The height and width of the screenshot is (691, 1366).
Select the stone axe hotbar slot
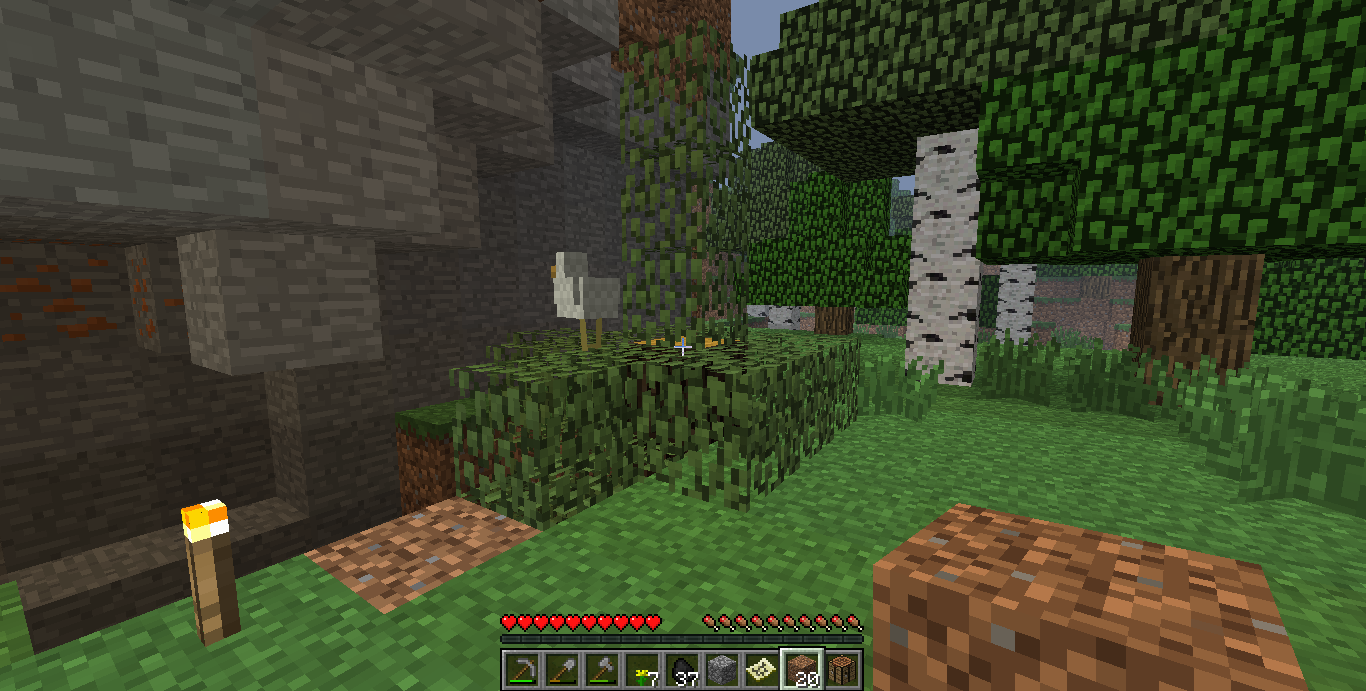(x=601, y=668)
